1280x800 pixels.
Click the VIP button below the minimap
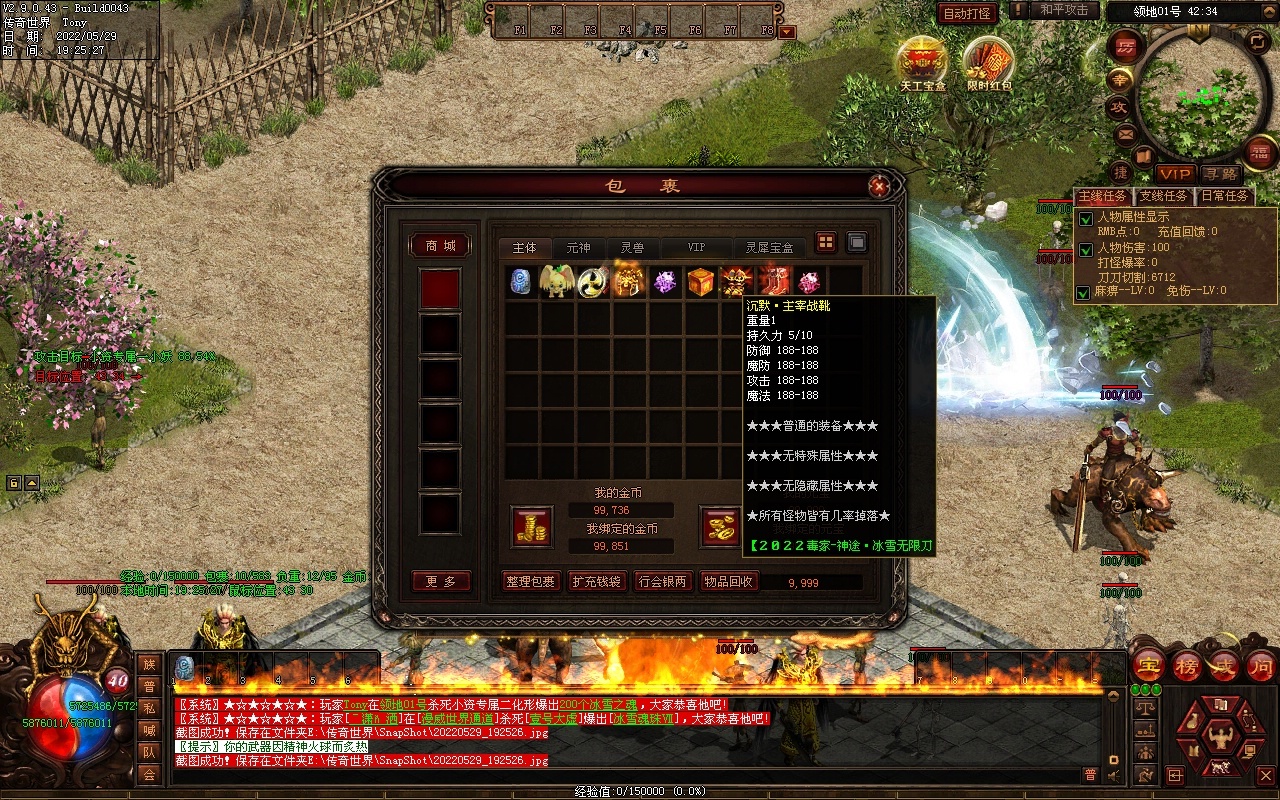1176,174
